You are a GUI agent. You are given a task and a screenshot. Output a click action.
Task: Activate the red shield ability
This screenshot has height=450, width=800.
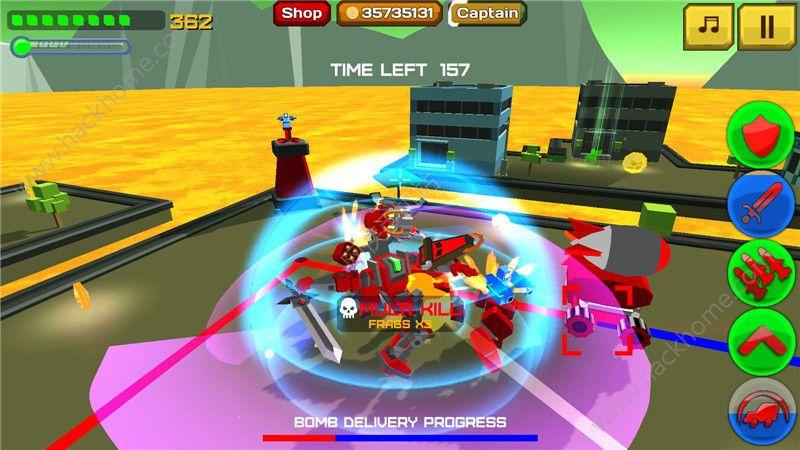(762, 135)
